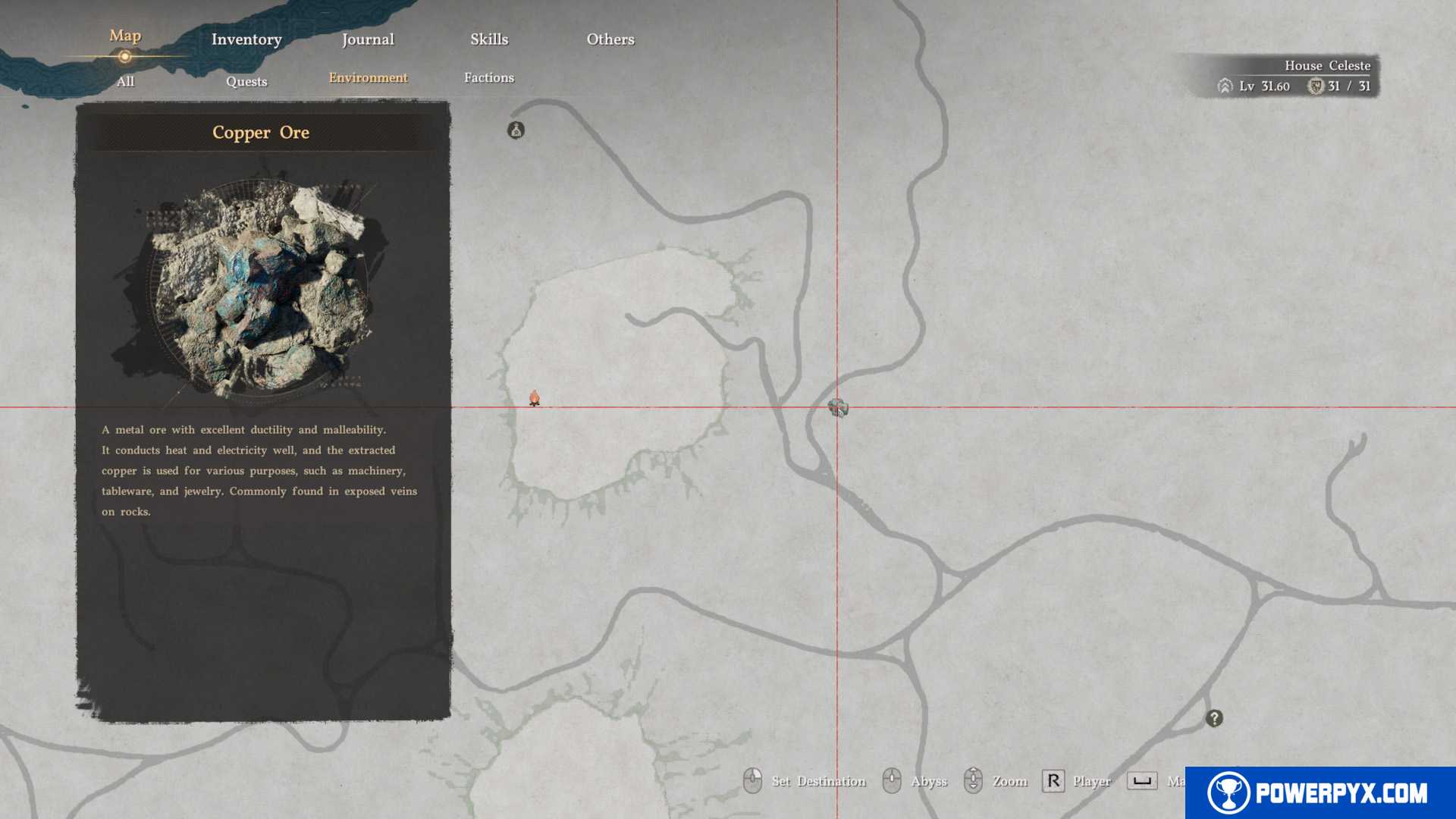Click the copper ore marker at crosshair
The width and height of the screenshot is (1456, 819).
click(x=838, y=408)
